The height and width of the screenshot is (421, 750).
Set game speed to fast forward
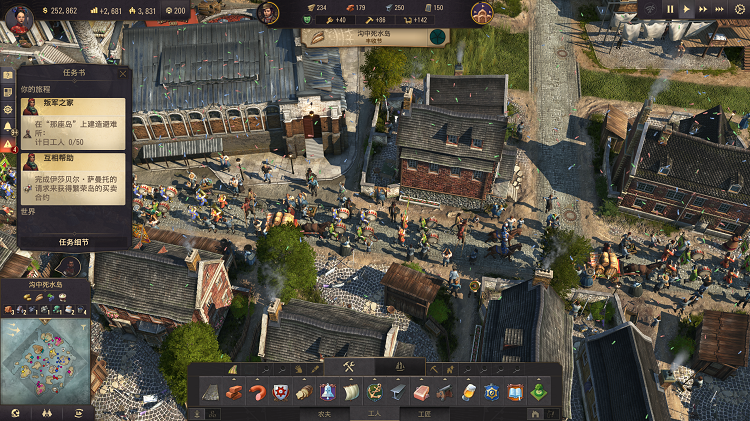coord(705,9)
